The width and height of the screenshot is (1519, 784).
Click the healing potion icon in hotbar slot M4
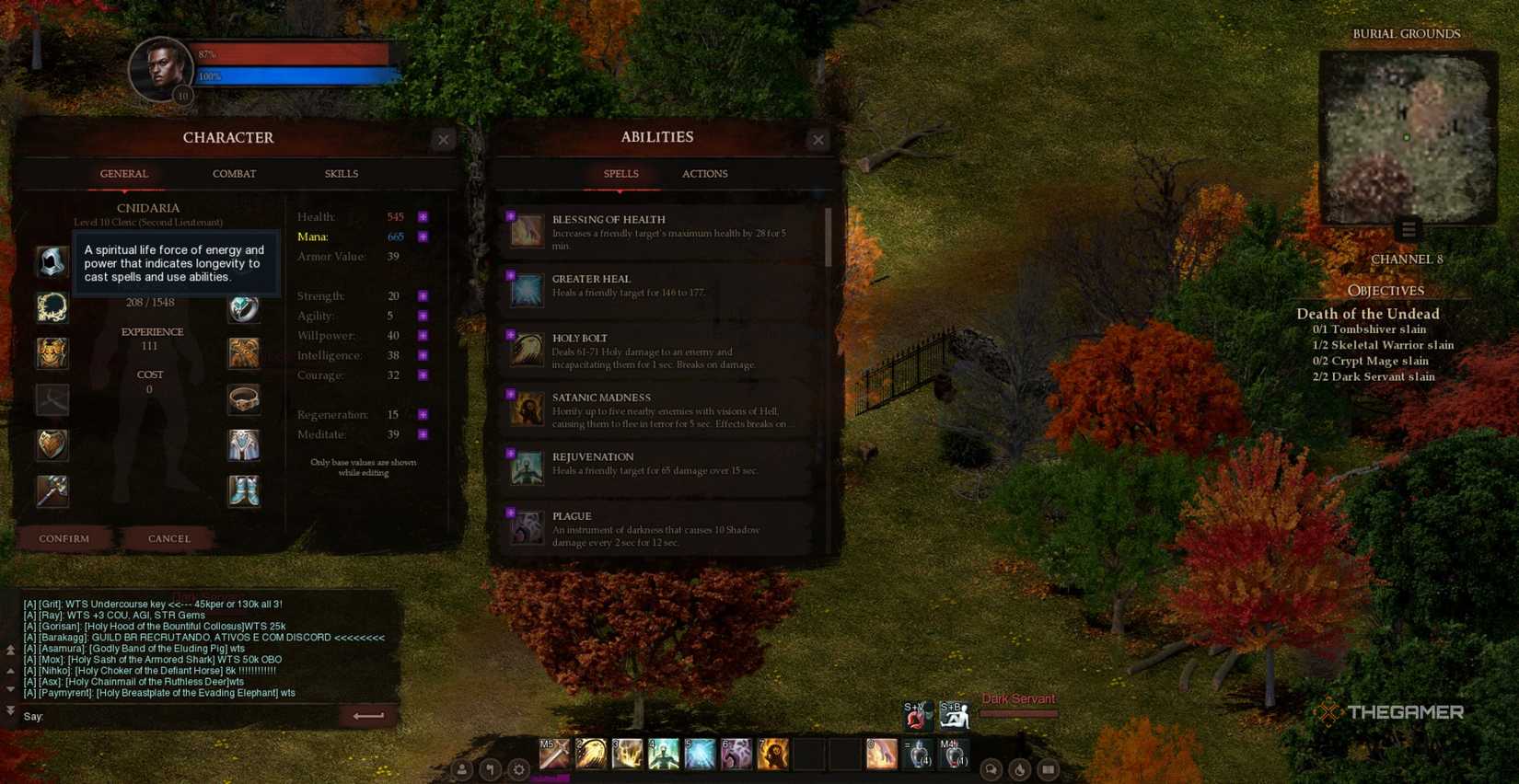coord(954,753)
